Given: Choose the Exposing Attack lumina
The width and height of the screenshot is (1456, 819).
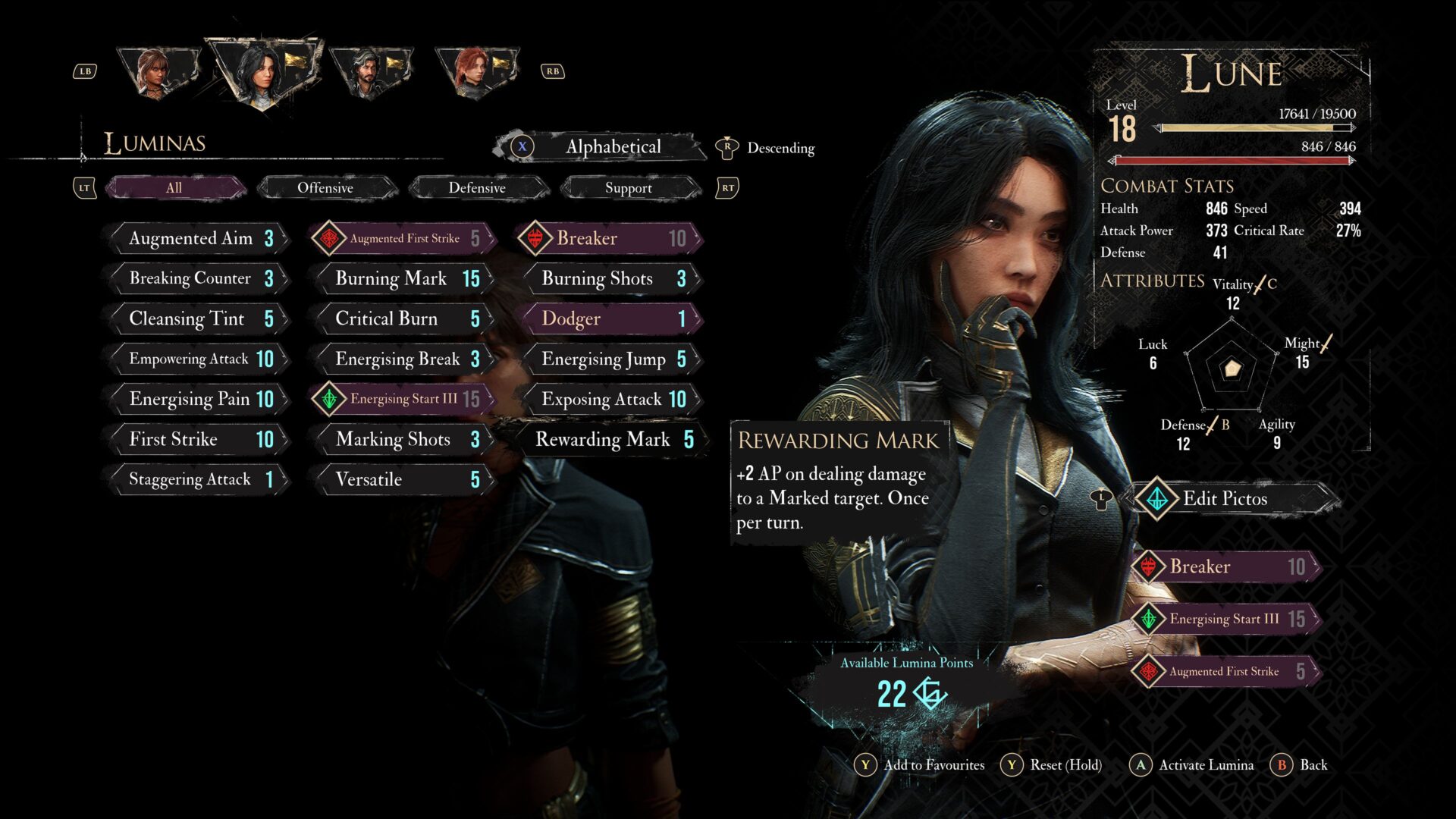Looking at the screenshot, I should (x=611, y=399).
